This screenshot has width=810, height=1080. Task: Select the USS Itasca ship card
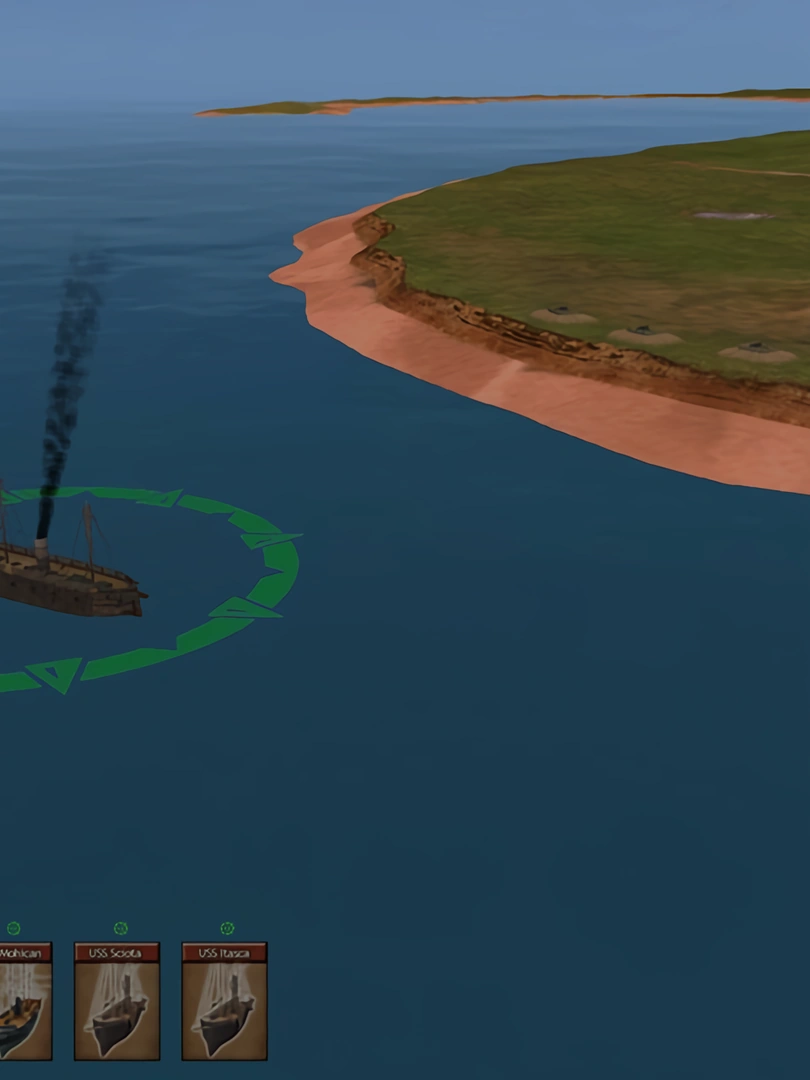pos(224,1001)
